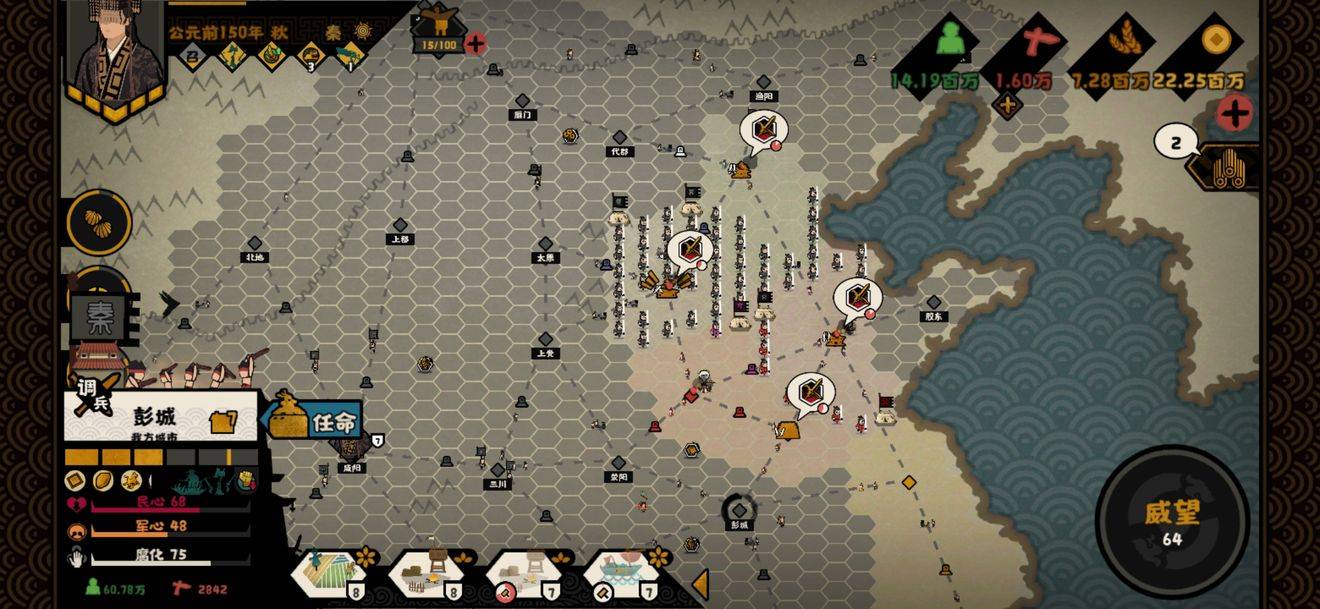1320x609 pixels.
Task: Click the plus under the troops resource
Action: pyautogui.click(x=1006, y=104)
